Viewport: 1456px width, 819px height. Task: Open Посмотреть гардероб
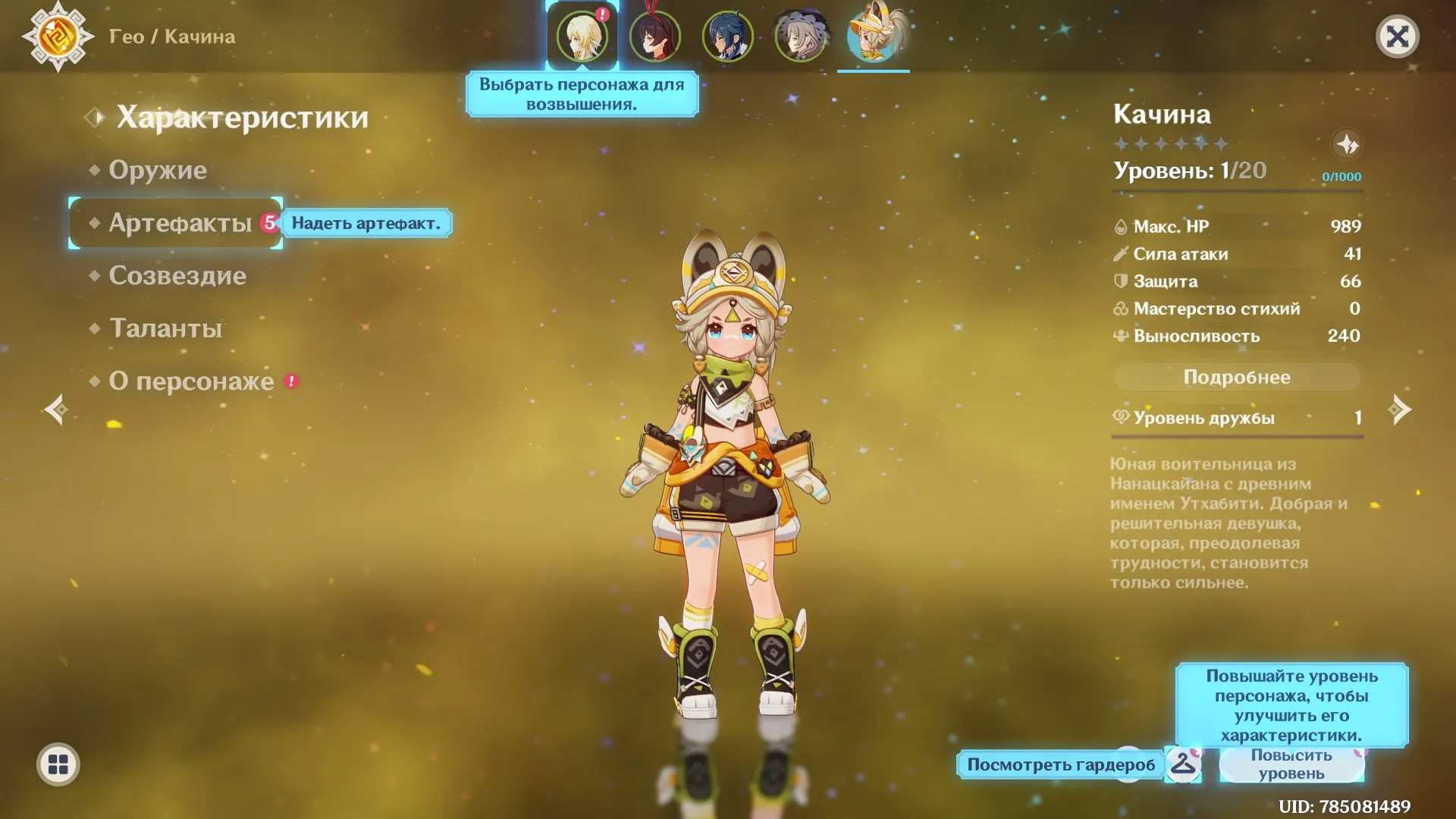(x=1062, y=764)
